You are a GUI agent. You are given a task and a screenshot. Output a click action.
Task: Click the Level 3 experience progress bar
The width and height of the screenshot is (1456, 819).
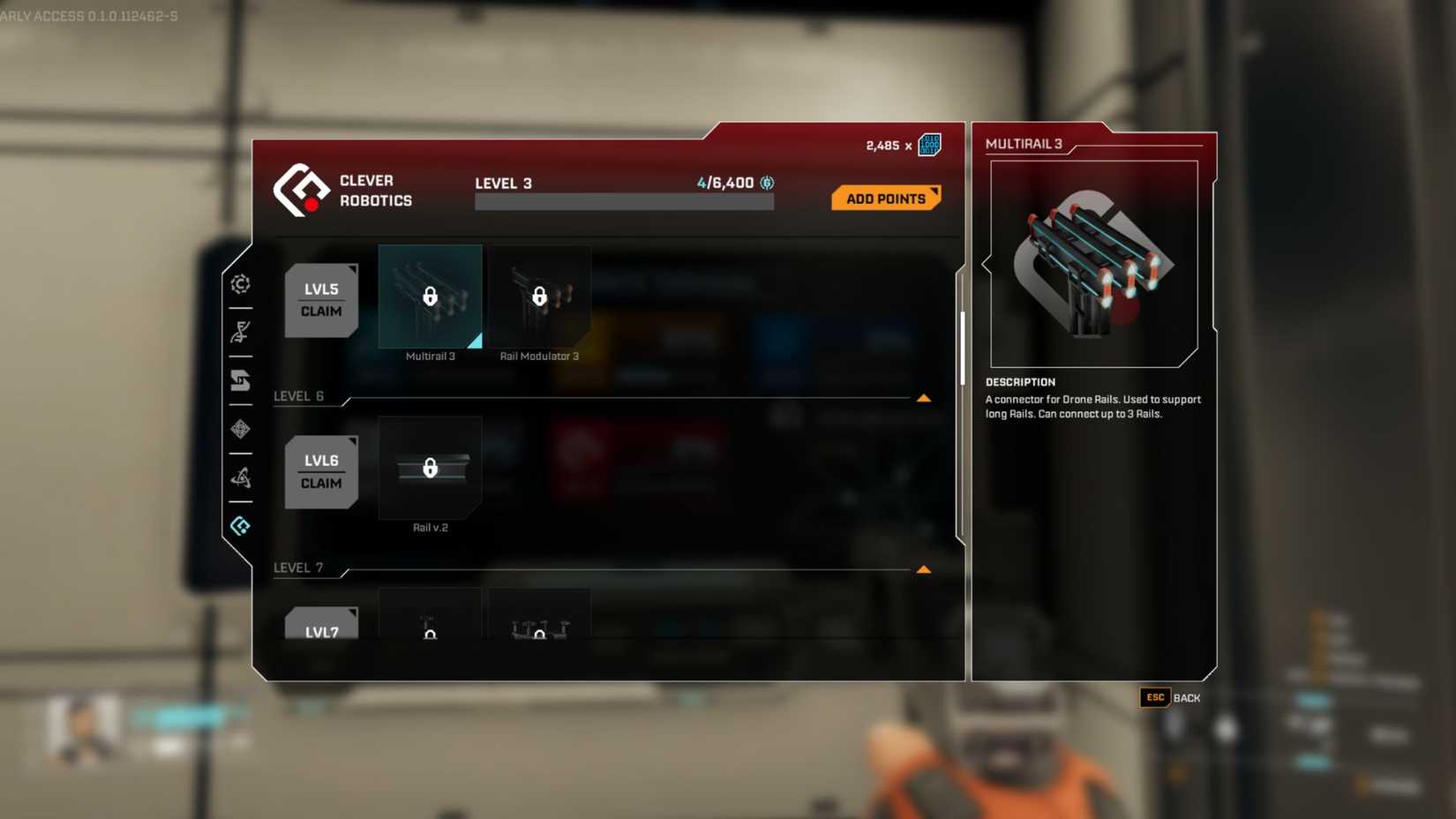click(624, 200)
